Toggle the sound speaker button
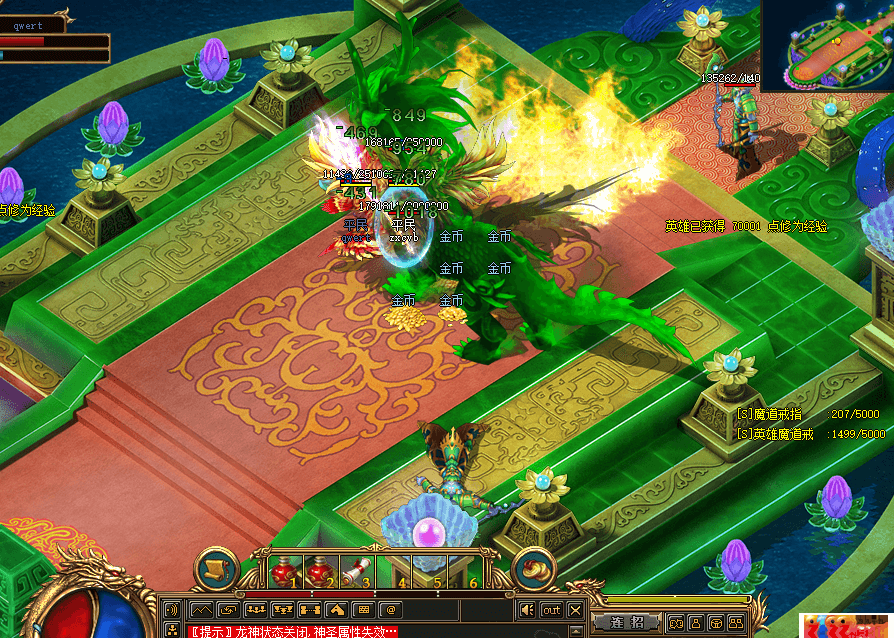This screenshot has height=638, width=894. pyautogui.click(x=527, y=609)
